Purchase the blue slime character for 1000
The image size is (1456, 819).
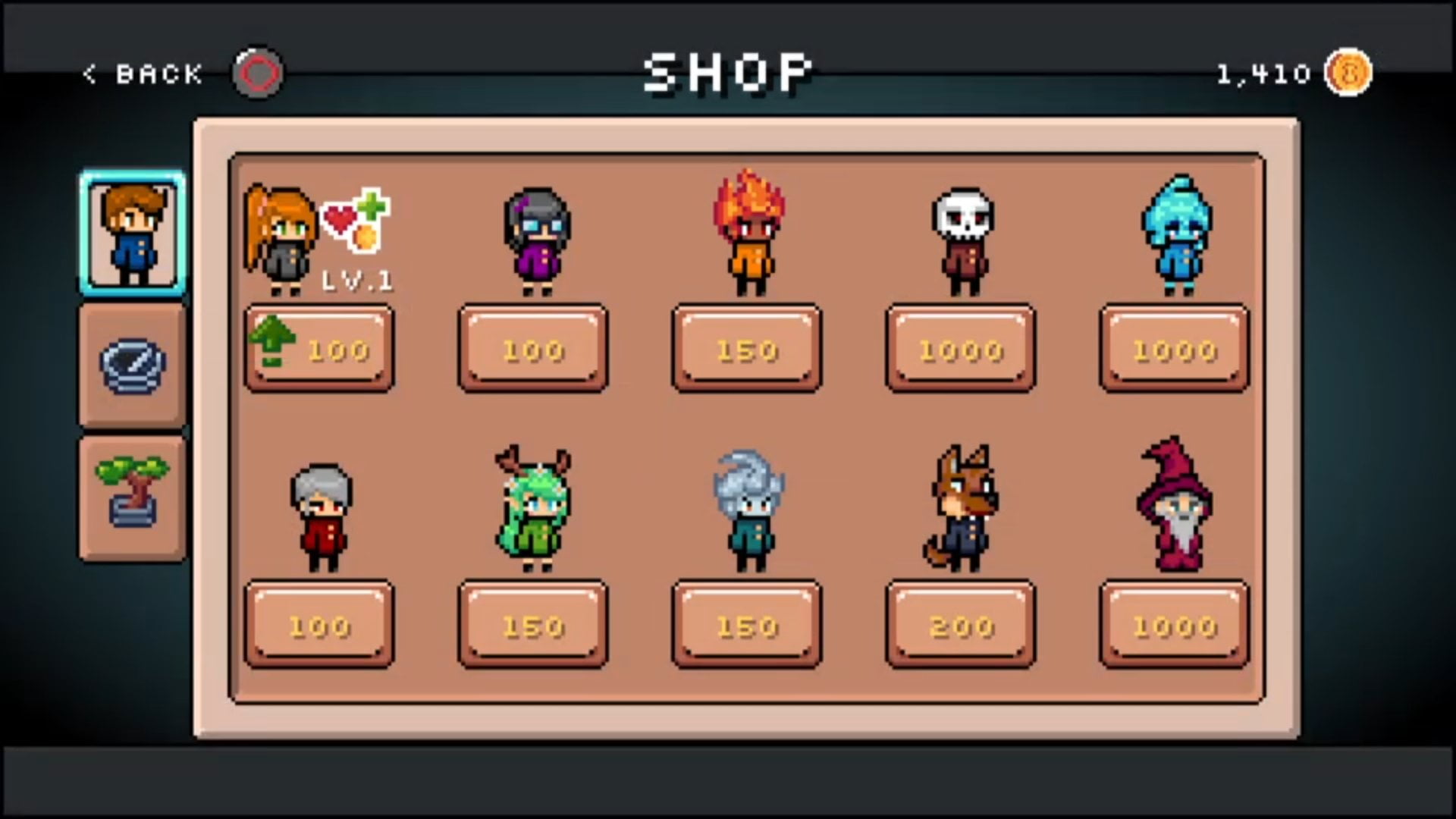tap(1175, 349)
